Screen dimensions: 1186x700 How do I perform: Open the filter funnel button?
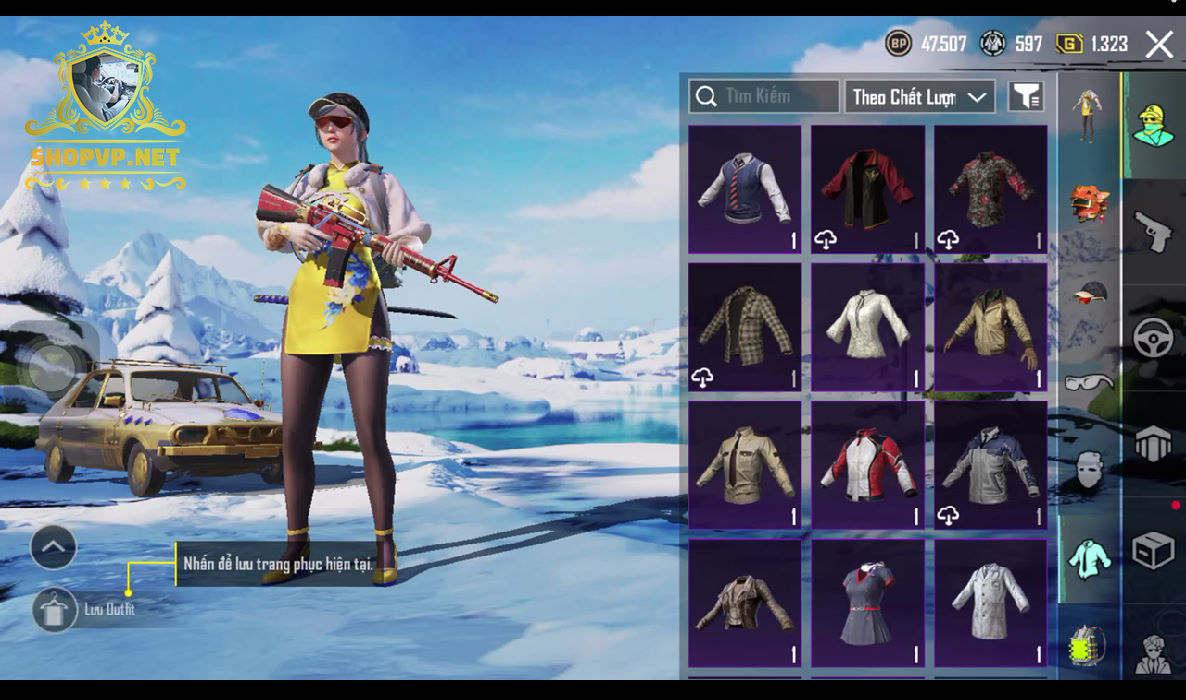tap(1026, 96)
